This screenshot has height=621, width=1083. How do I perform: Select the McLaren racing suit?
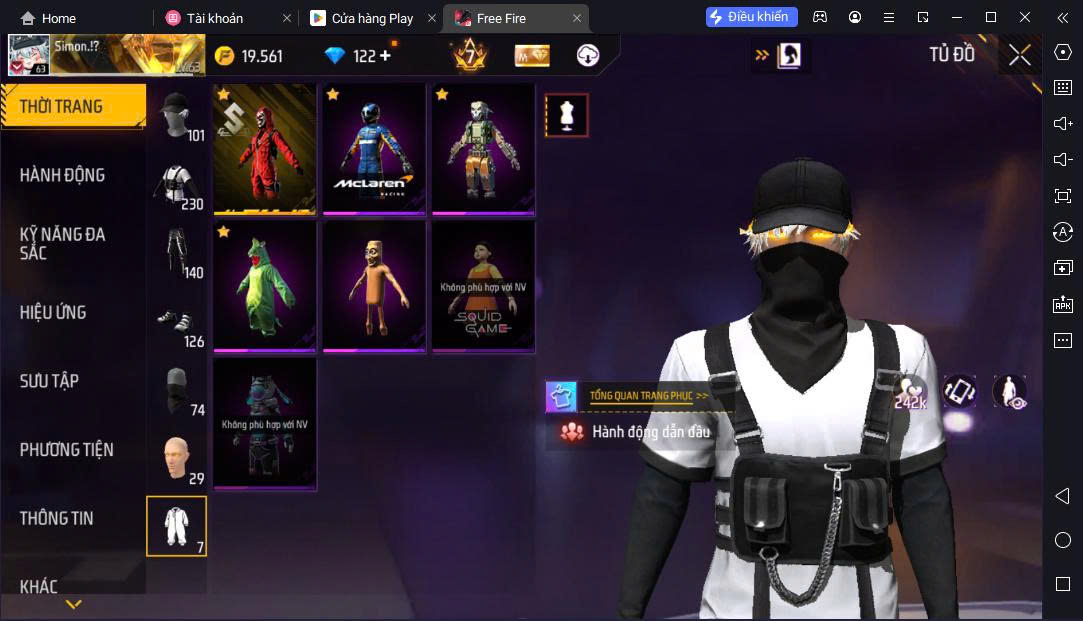[x=374, y=148]
